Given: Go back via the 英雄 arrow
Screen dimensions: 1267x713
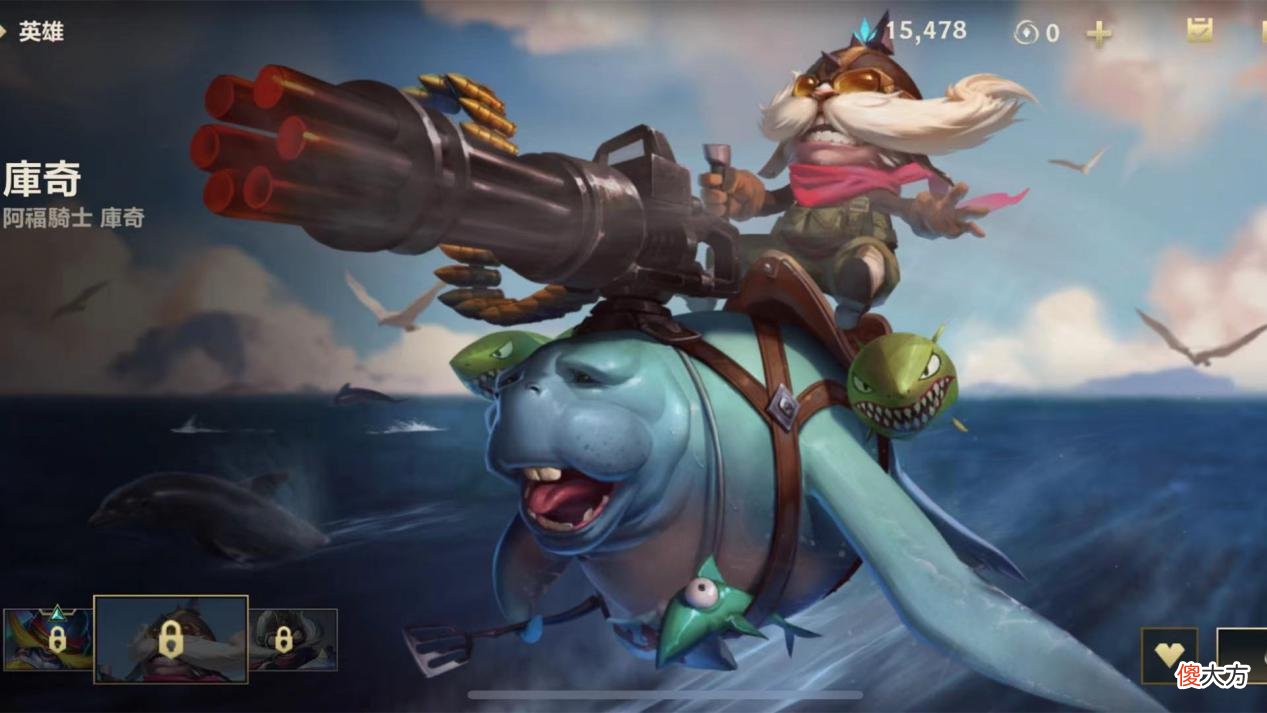Looking at the screenshot, I should (x=30, y=32).
